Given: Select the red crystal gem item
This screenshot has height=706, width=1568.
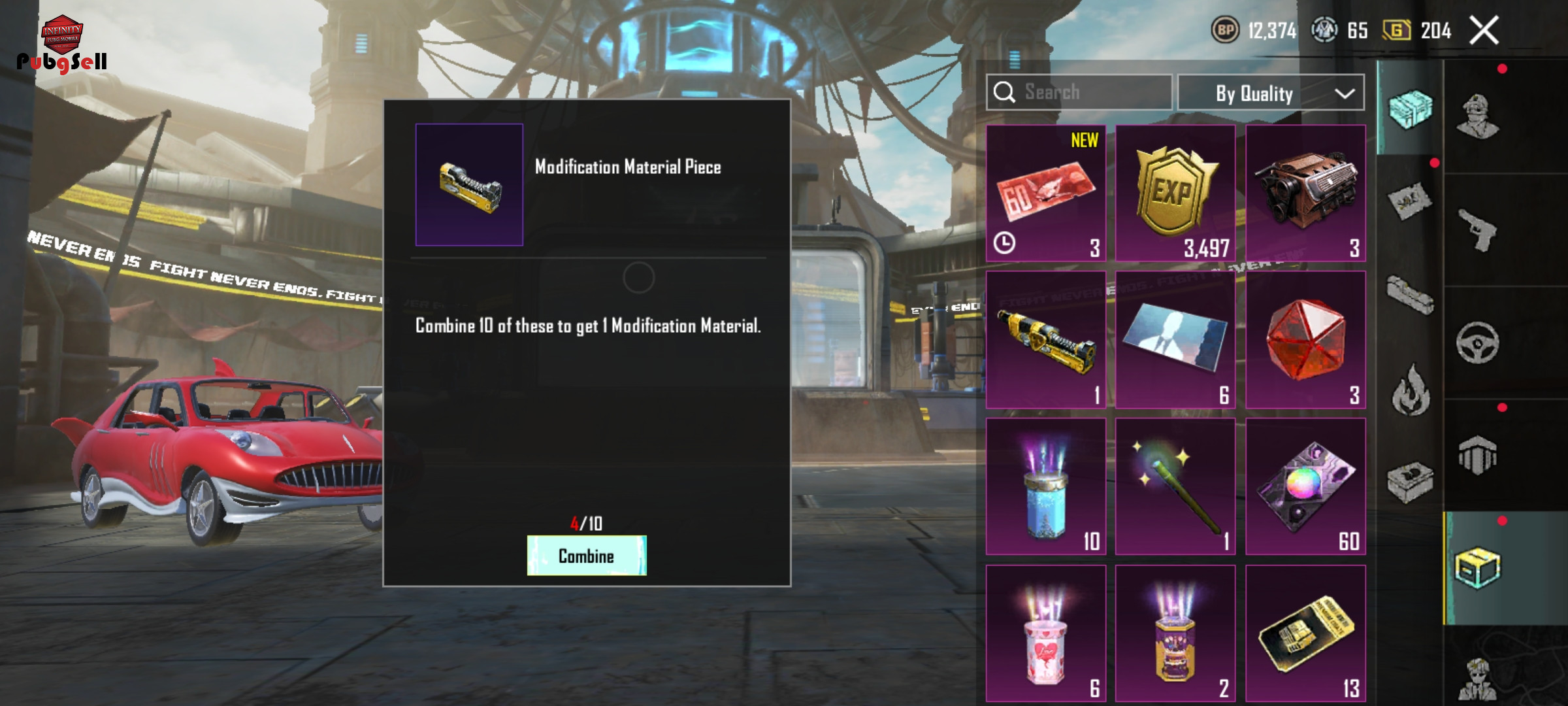Looking at the screenshot, I should [1305, 340].
